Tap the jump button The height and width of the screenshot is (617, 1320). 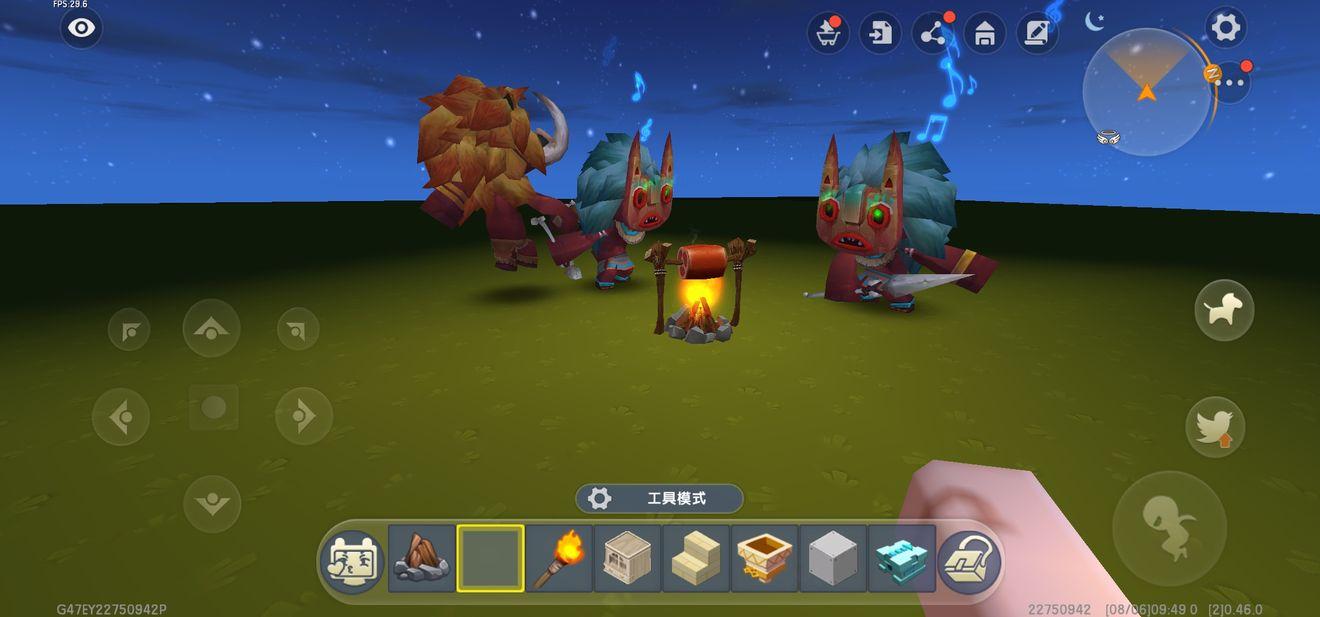[1169, 528]
